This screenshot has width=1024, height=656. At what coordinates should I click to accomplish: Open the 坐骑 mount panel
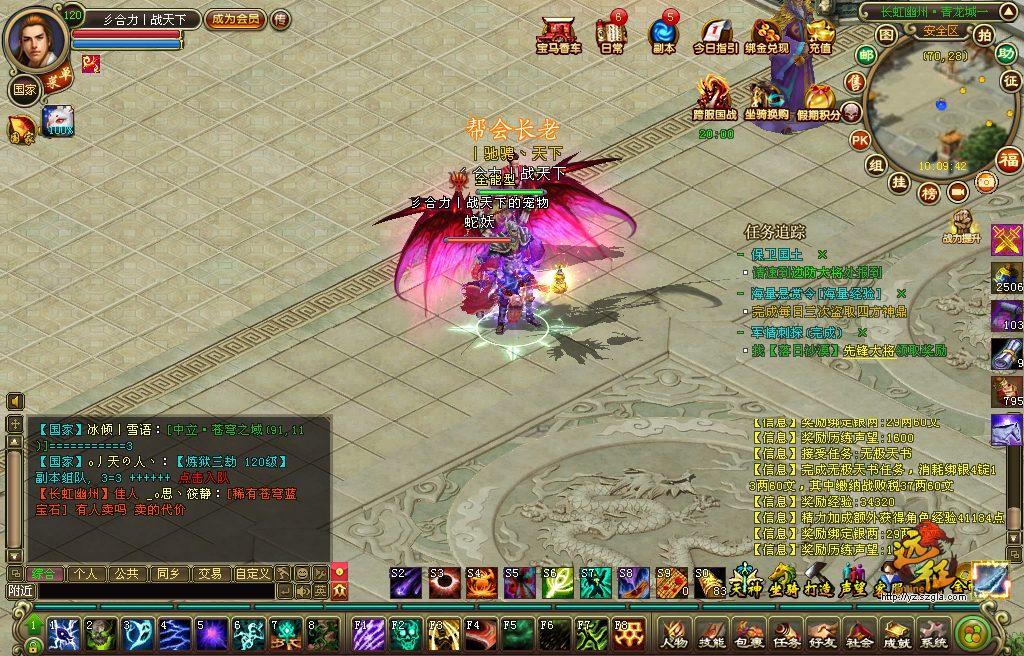point(780,585)
